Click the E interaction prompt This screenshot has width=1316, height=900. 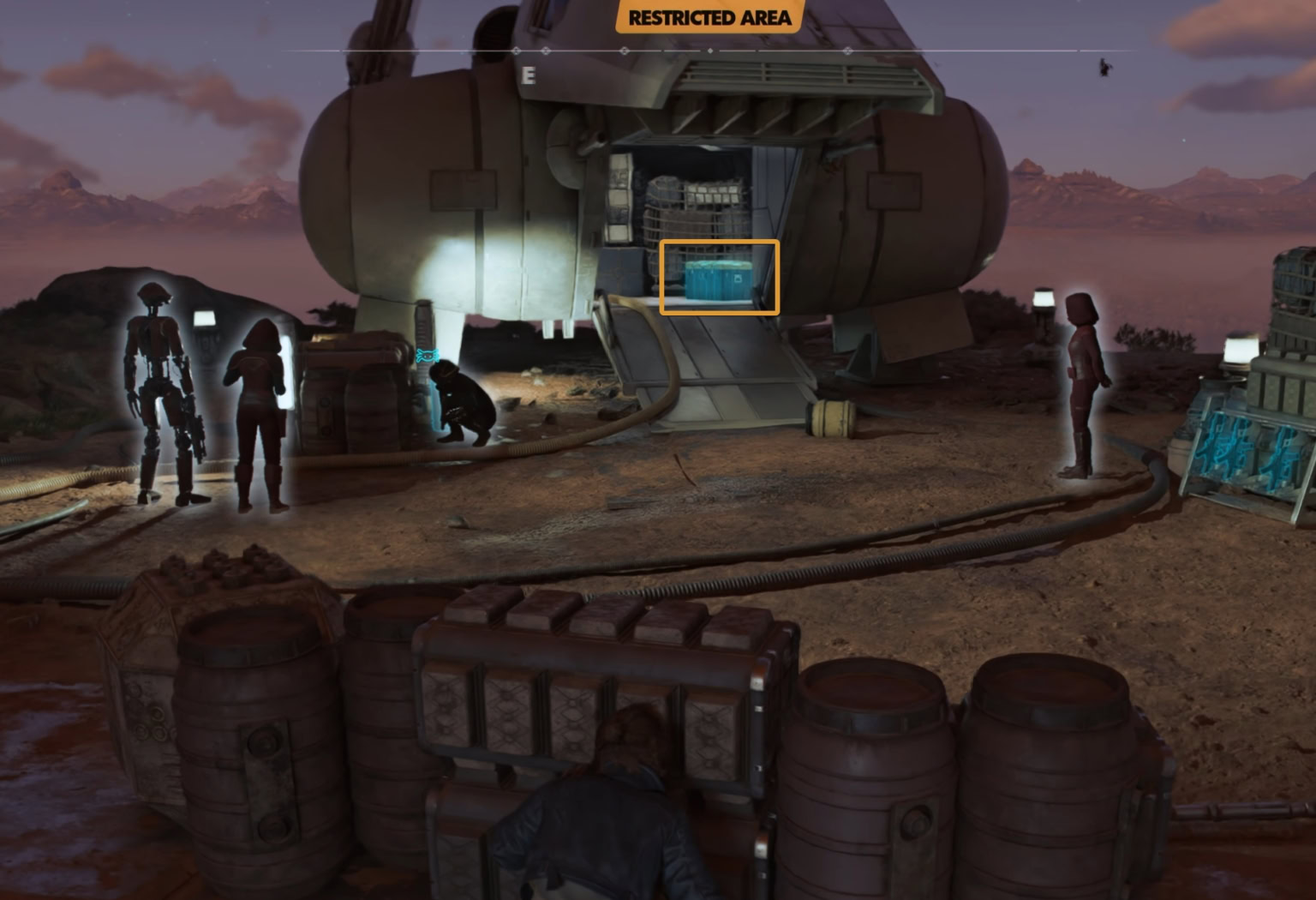pyautogui.click(x=528, y=75)
